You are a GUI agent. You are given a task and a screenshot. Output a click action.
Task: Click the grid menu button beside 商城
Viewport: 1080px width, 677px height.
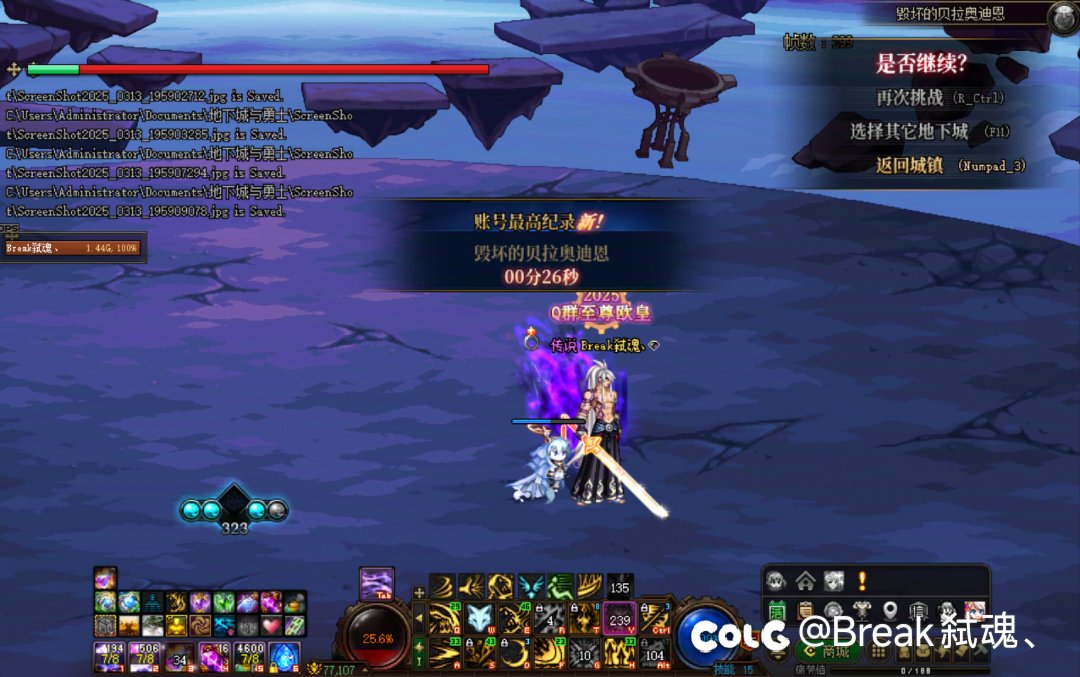[879, 652]
